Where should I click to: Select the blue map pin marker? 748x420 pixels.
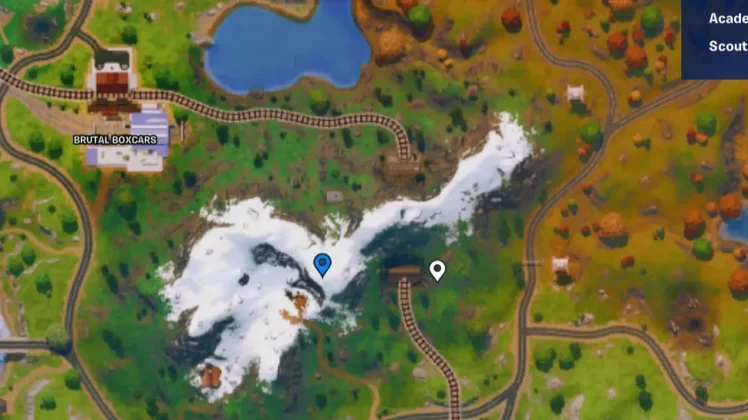click(322, 264)
